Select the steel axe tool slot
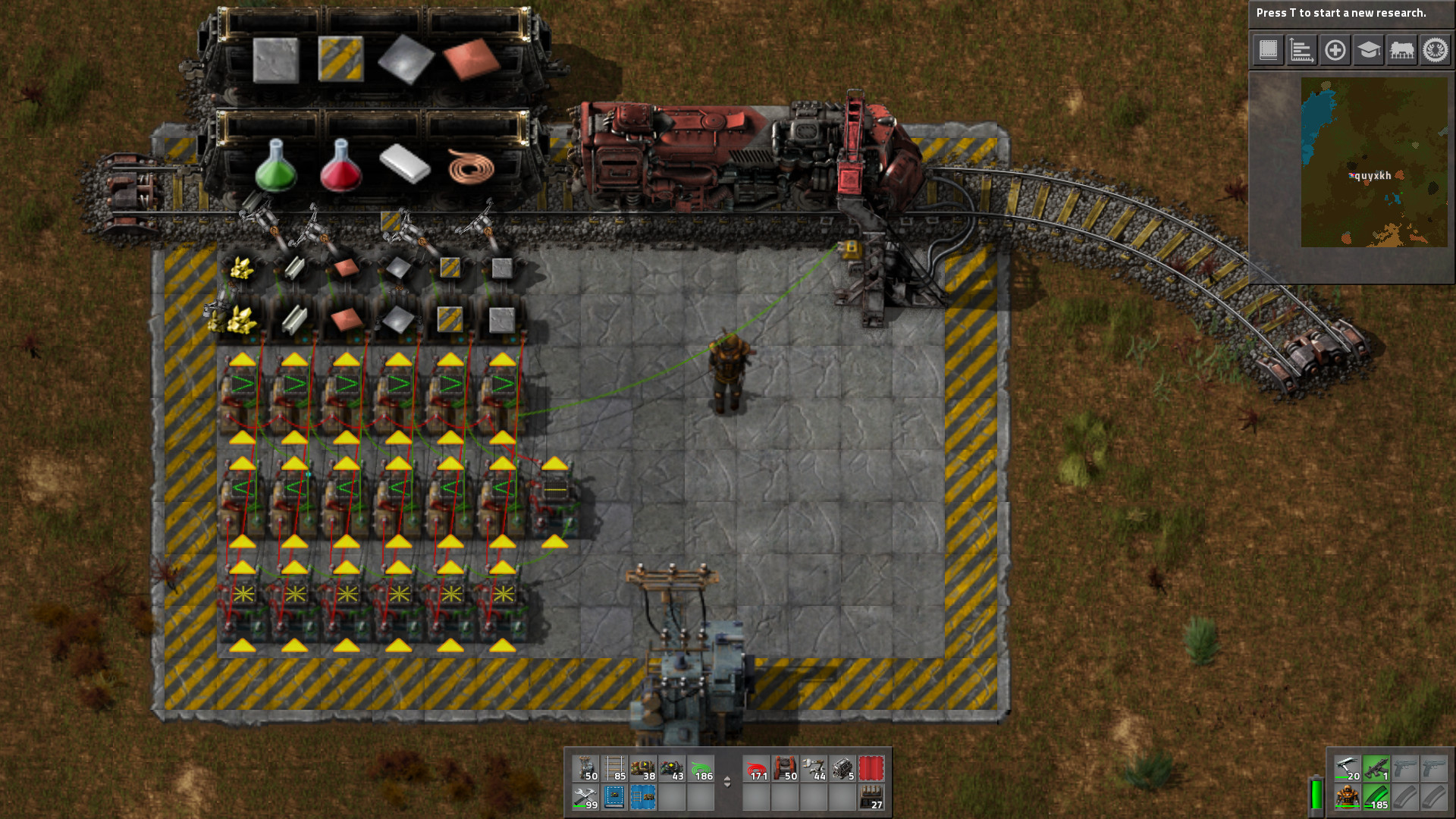 [1347, 768]
